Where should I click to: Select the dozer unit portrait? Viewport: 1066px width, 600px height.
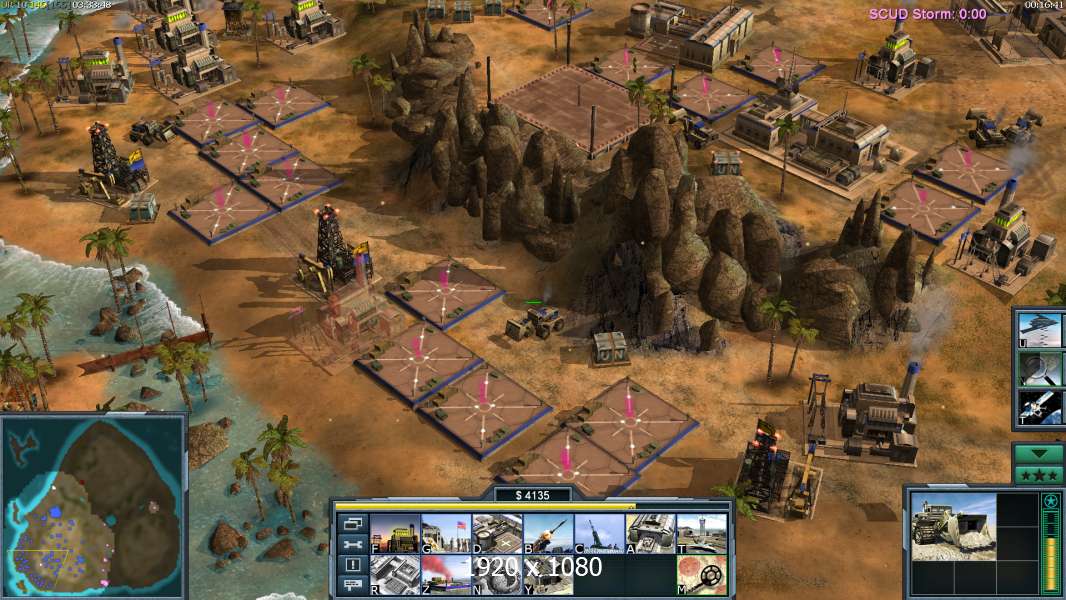[x=954, y=526]
